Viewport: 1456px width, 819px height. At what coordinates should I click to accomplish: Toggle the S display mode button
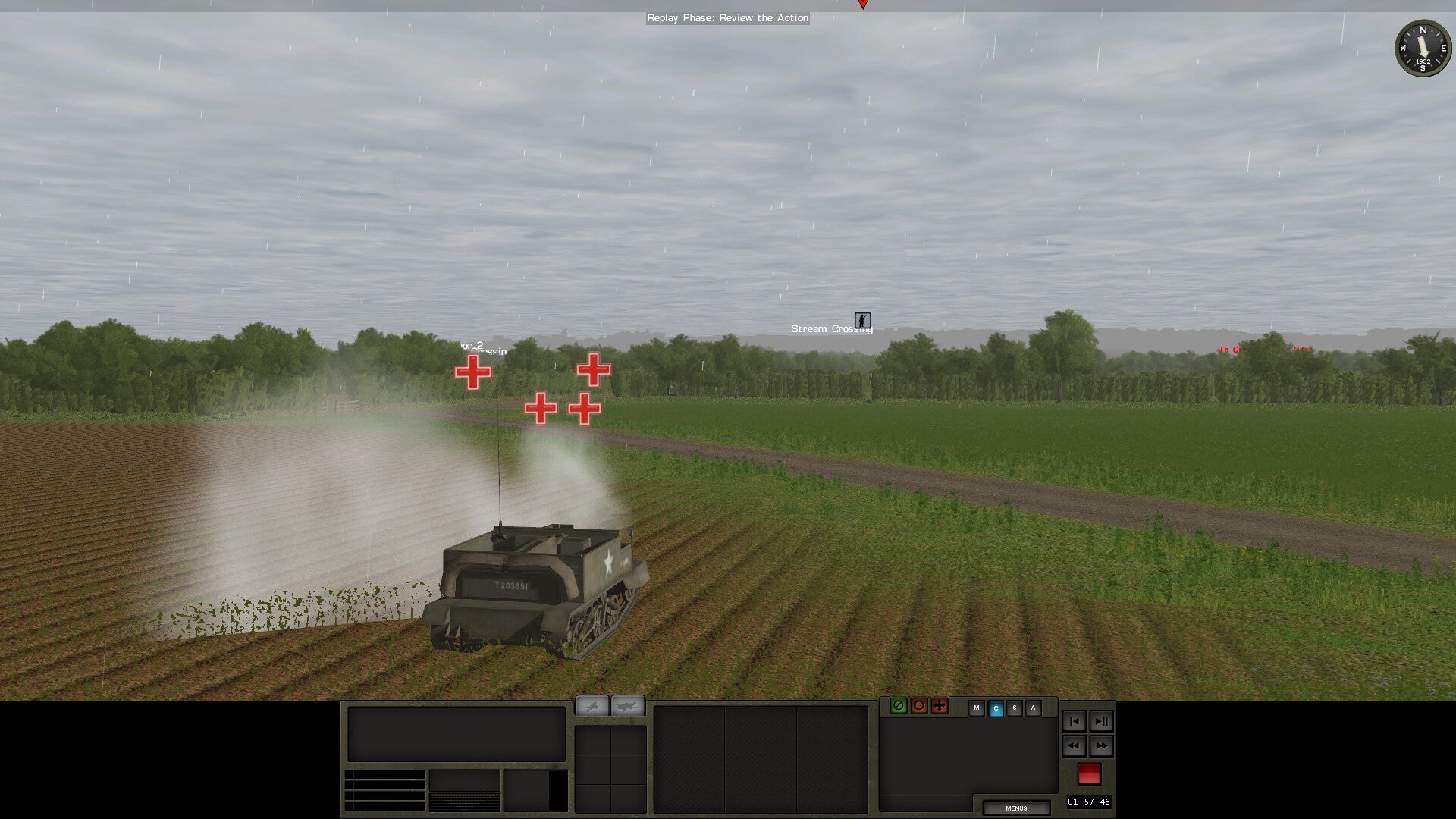click(1014, 708)
